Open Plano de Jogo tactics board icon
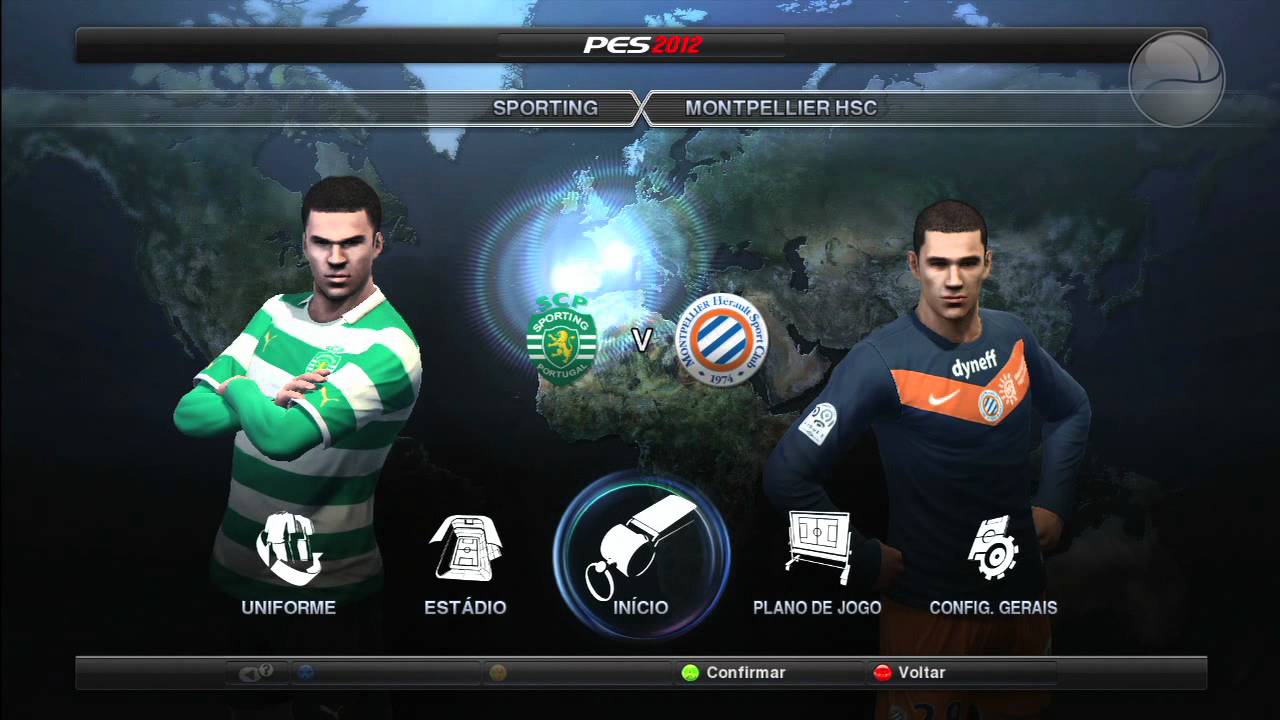Screen dimensions: 1280x720 (x=817, y=545)
